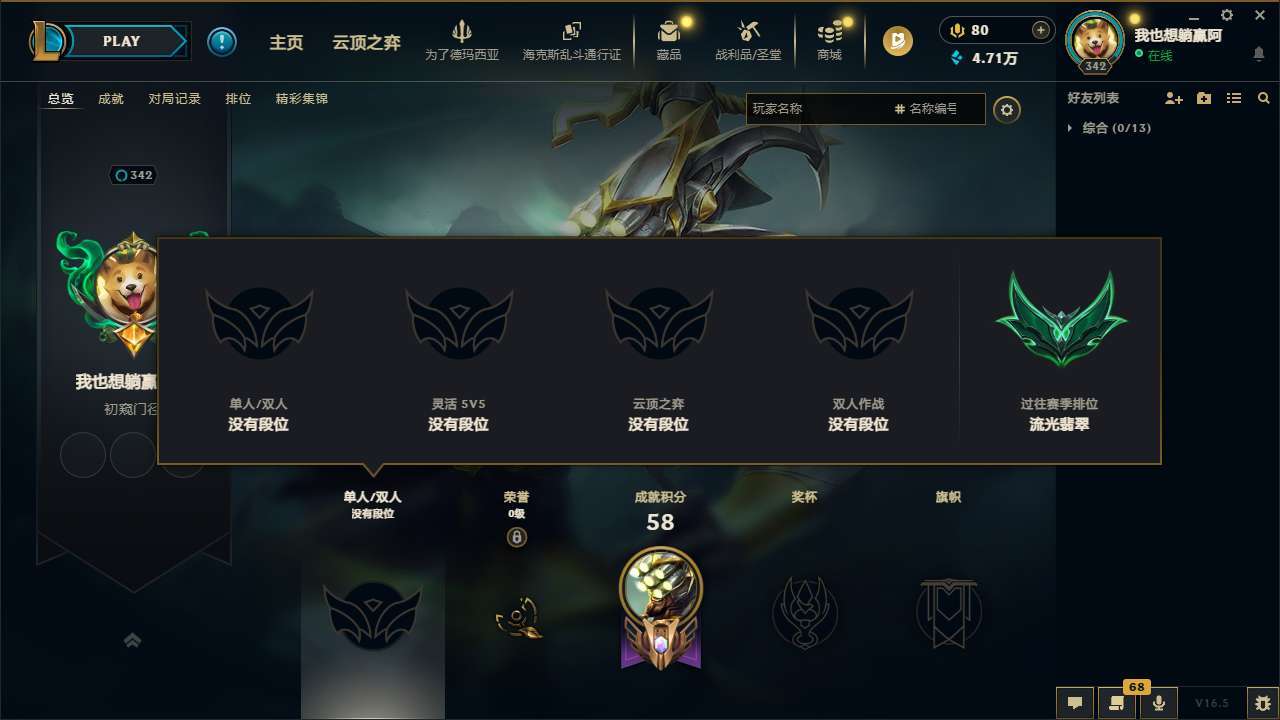The width and height of the screenshot is (1280, 720).
Task: Collapse the profile banner with the chevron
Action: pyautogui.click(x=134, y=641)
